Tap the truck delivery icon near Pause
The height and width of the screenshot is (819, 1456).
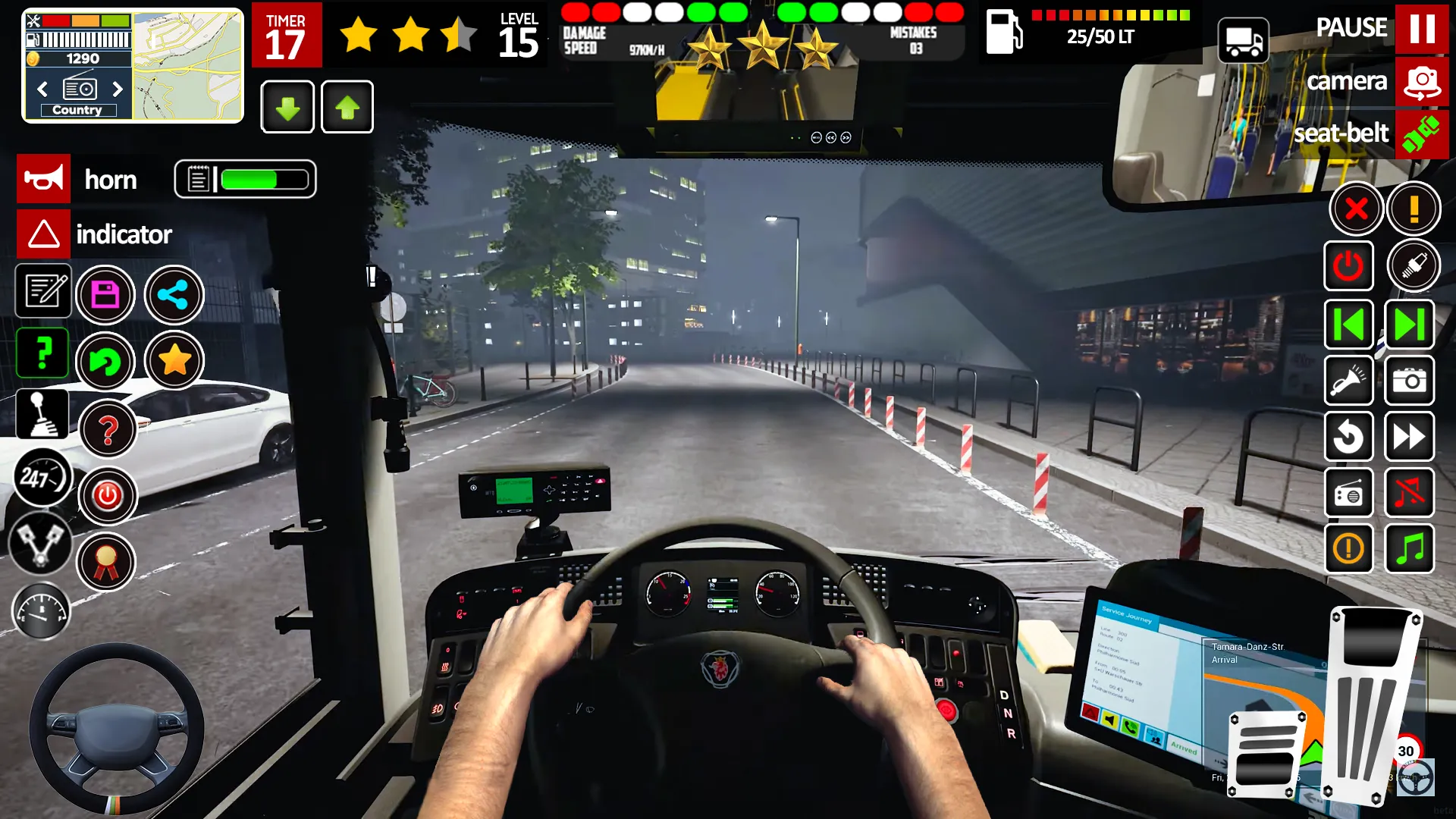pyautogui.click(x=1244, y=41)
